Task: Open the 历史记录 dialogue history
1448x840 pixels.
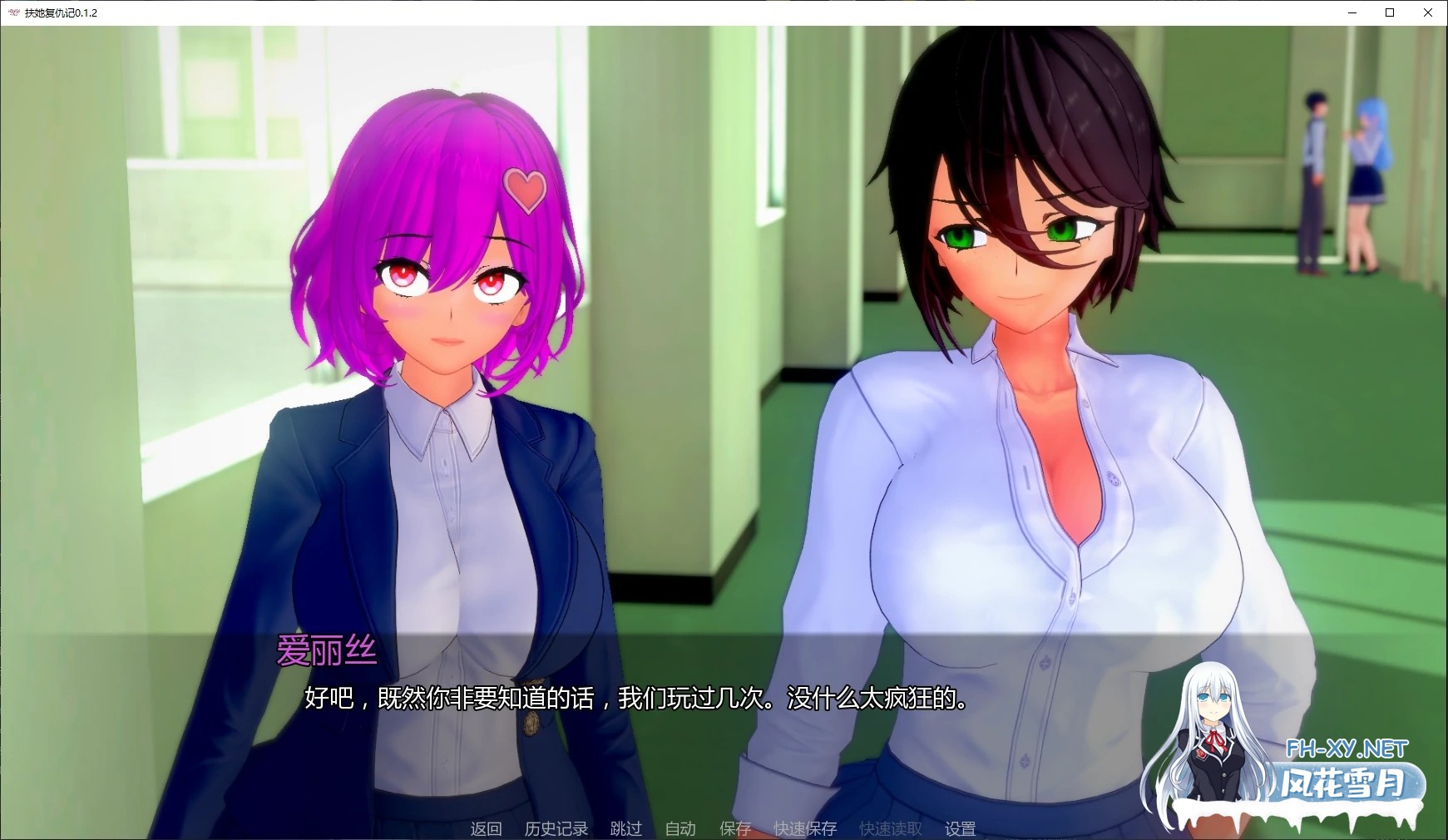Action: pos(555,828)
